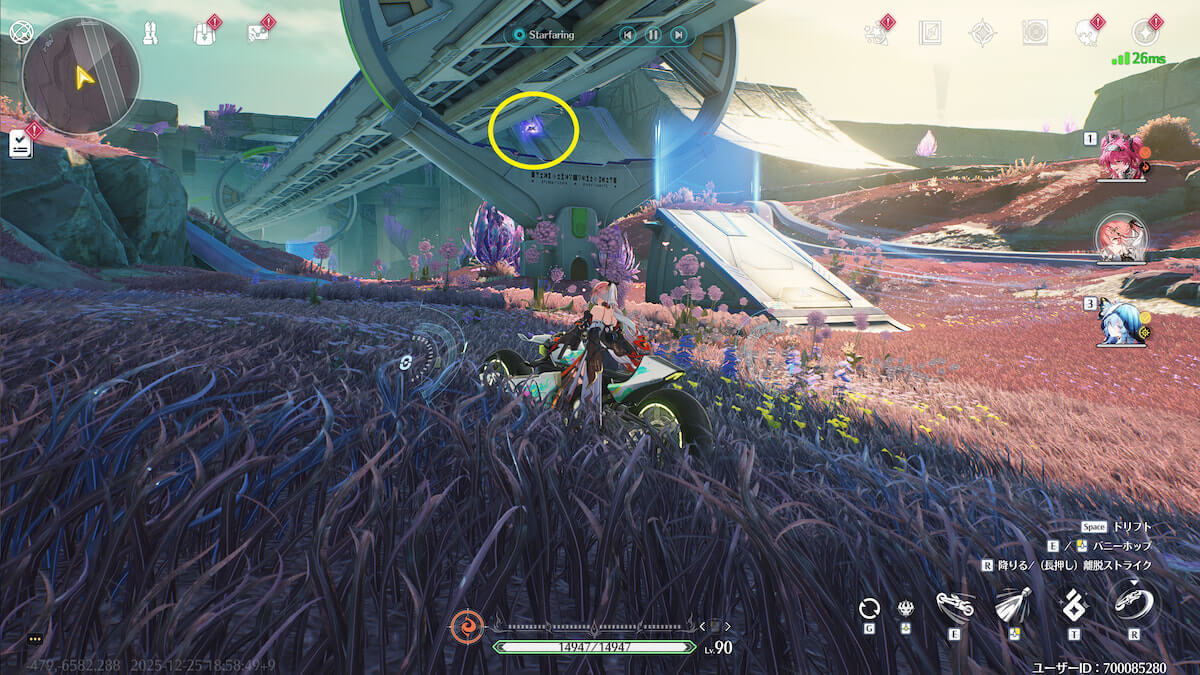Open the mail icon with red alert

pyautogui.click(x=257, y=34)
